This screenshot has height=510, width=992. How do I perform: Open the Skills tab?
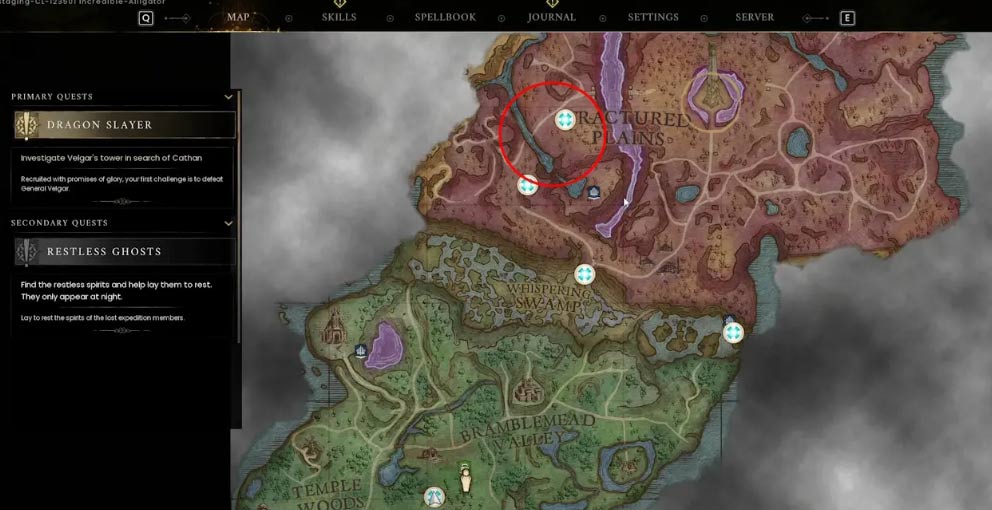(339, 17)
